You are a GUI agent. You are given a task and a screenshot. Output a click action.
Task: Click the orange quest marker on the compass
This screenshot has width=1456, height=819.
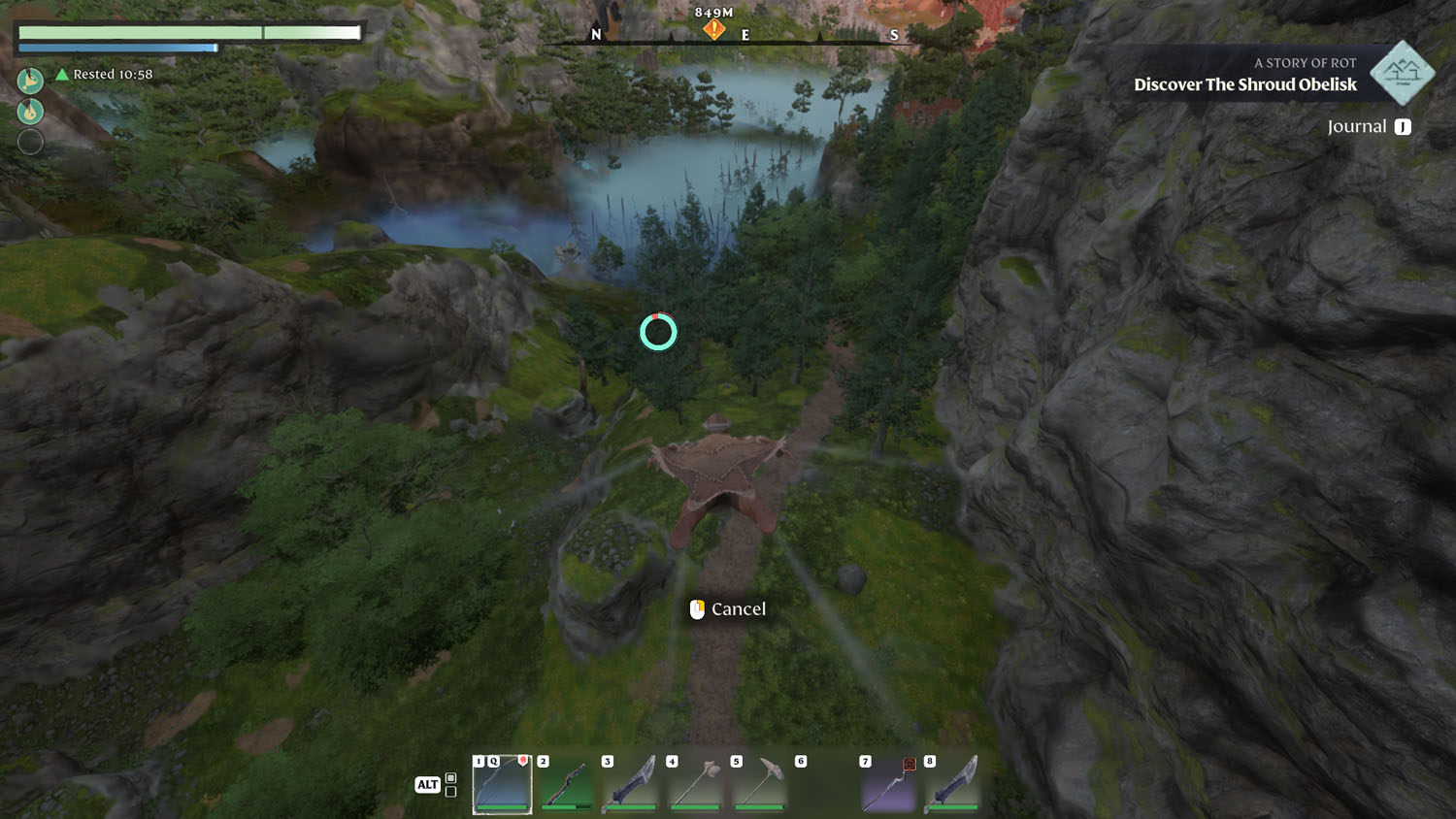click(x=714, y=30)
